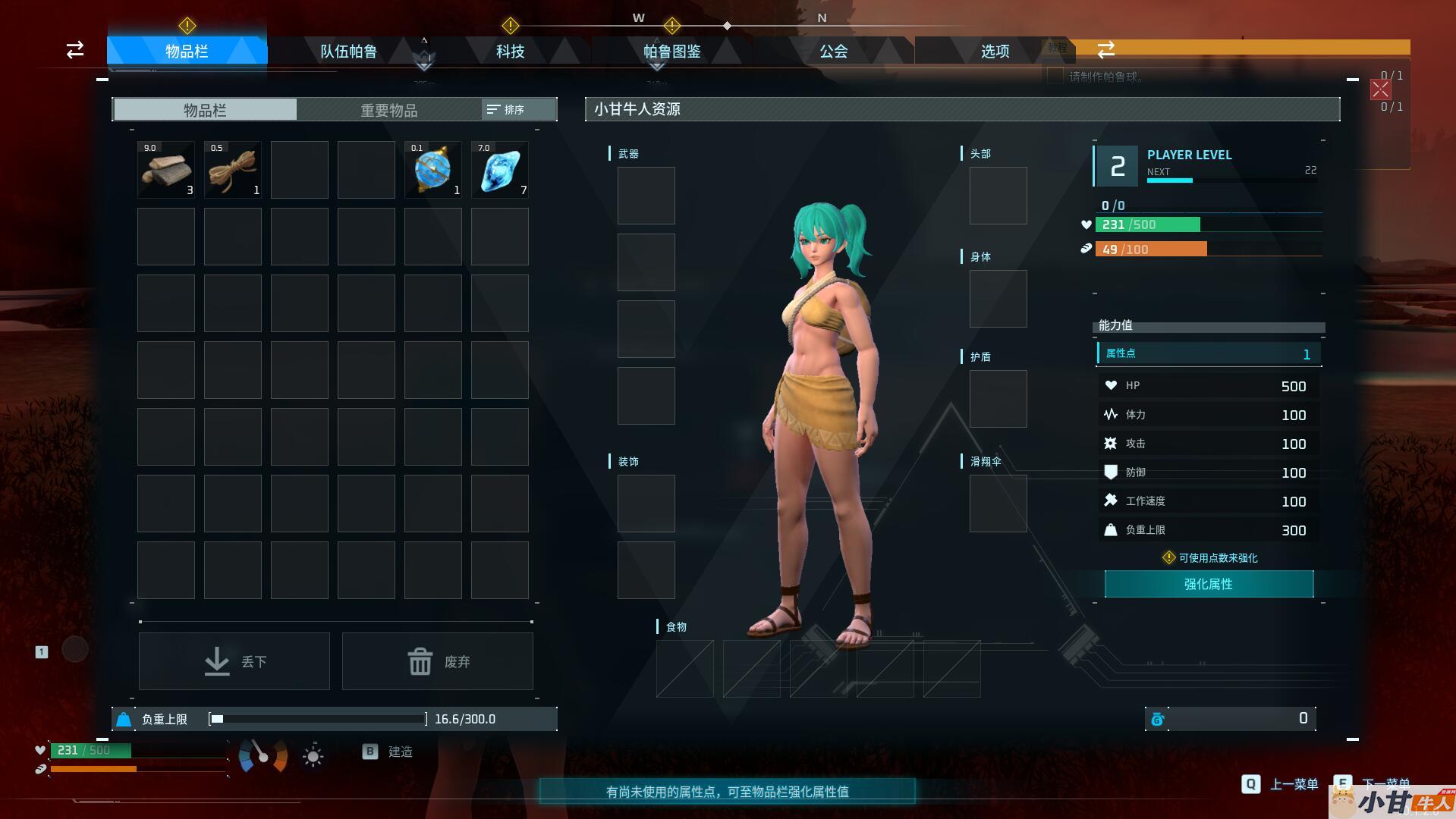Select the blue Paldium crystal slot

click(x=500, y=170)
